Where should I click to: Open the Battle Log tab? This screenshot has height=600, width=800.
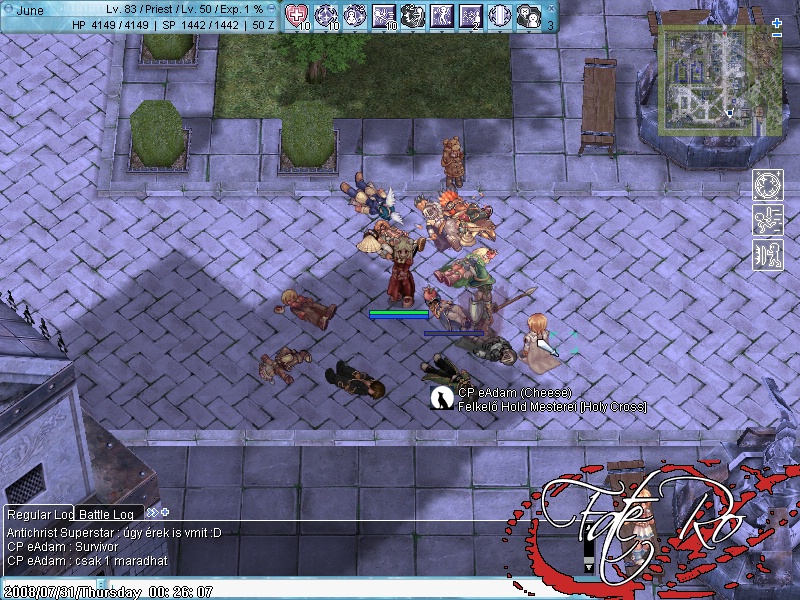(x=110, y=513)
